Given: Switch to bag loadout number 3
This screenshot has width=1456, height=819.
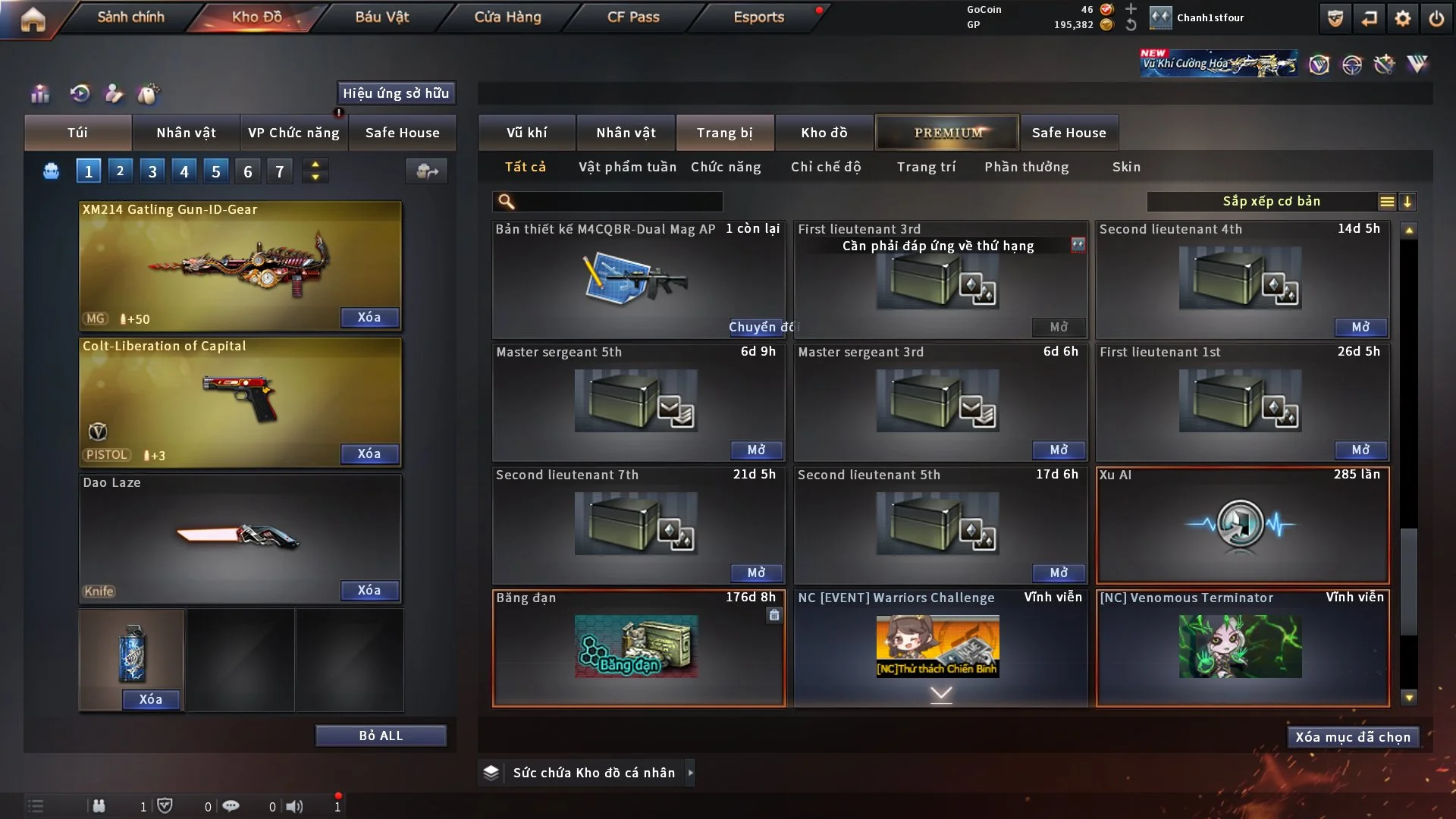Looking at the screenshot, I should tap(152, 171).
